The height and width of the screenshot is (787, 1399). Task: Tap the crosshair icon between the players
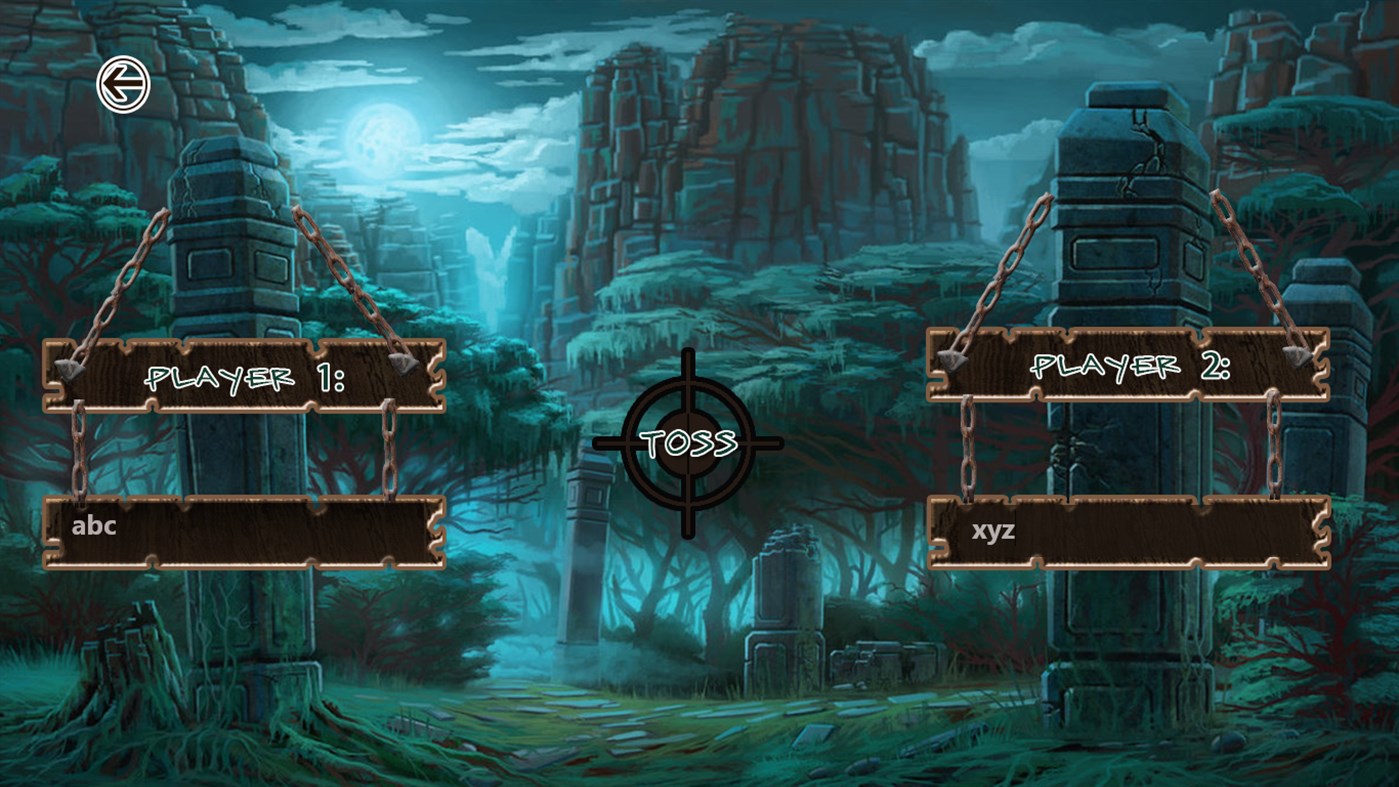pos(688,440)
